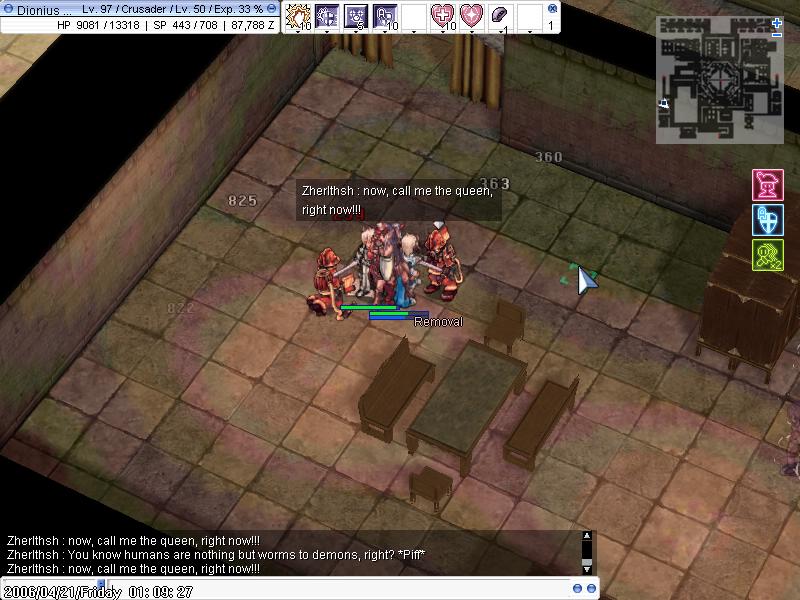
Task: Zoom out the minimap with minus button
Action: [778, 35]
